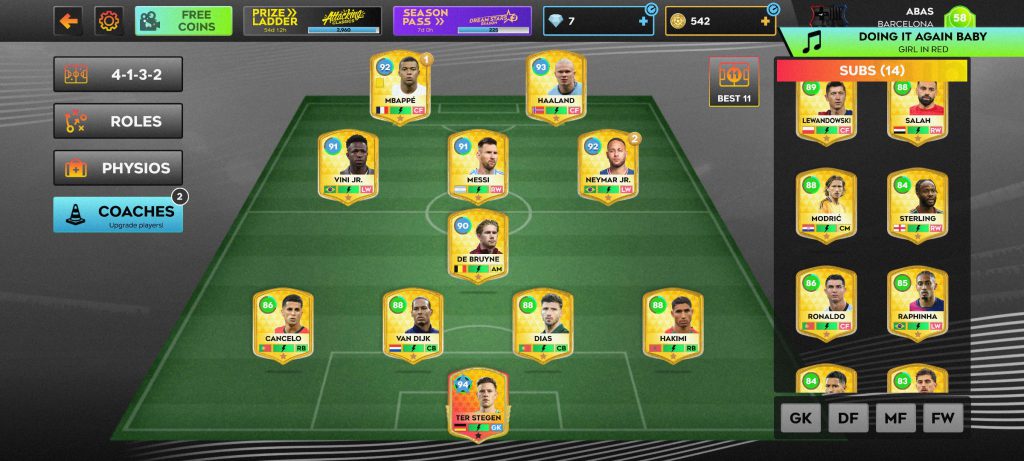Open the Roles menu
Viewport: 1024px width, 461px height.
[118, 121]
